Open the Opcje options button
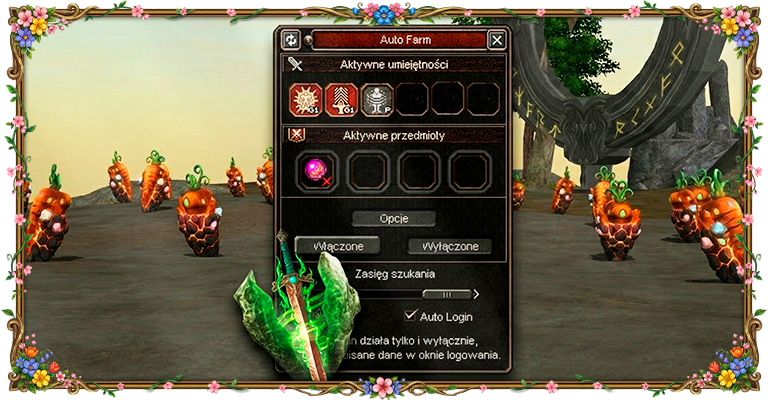Viewport: 768px width, 404px height. coord(393,218)
